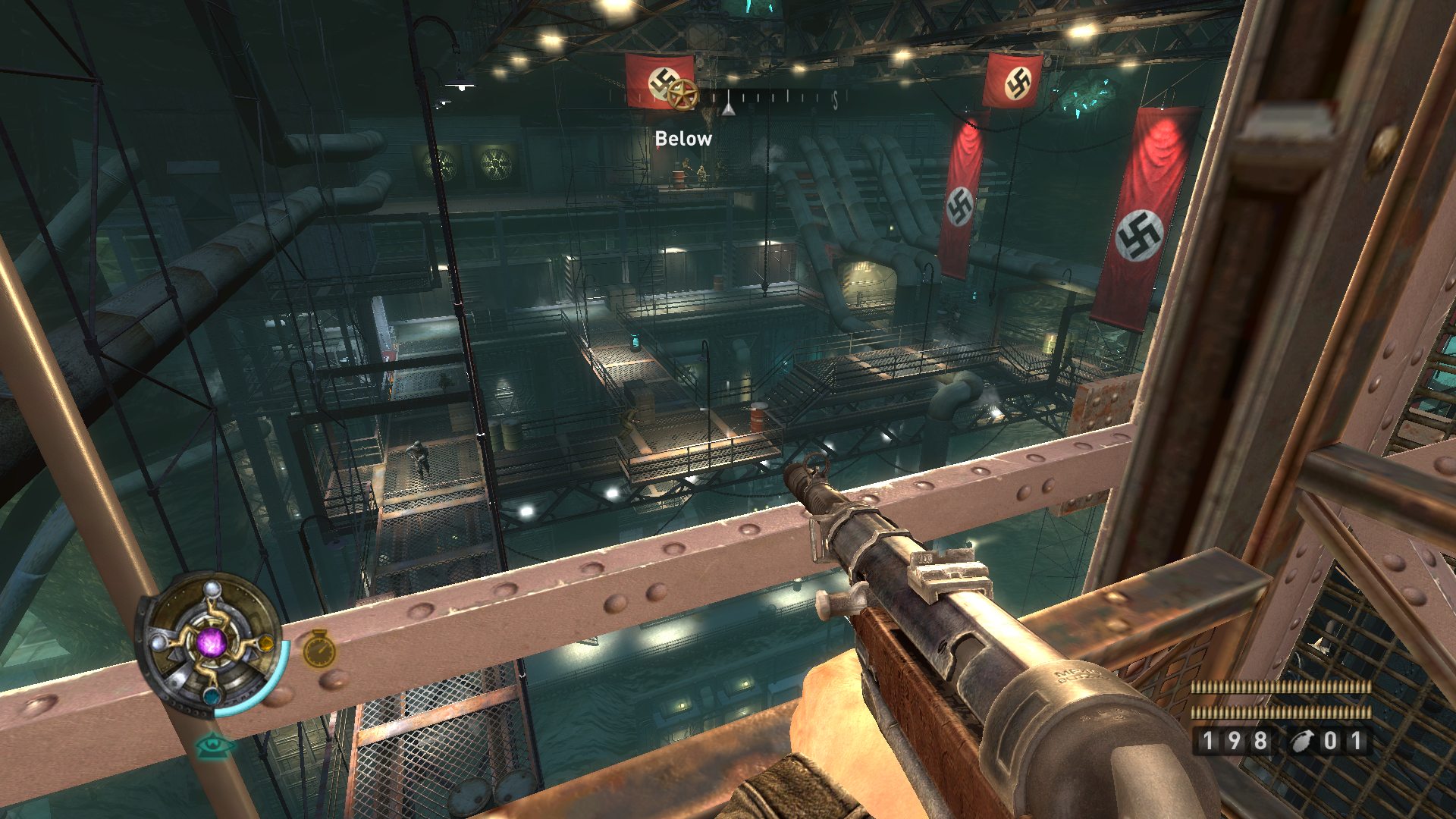1456x819 pixels.
Task: Click the gold star objective marker
Action: click(x=681, y=93)
